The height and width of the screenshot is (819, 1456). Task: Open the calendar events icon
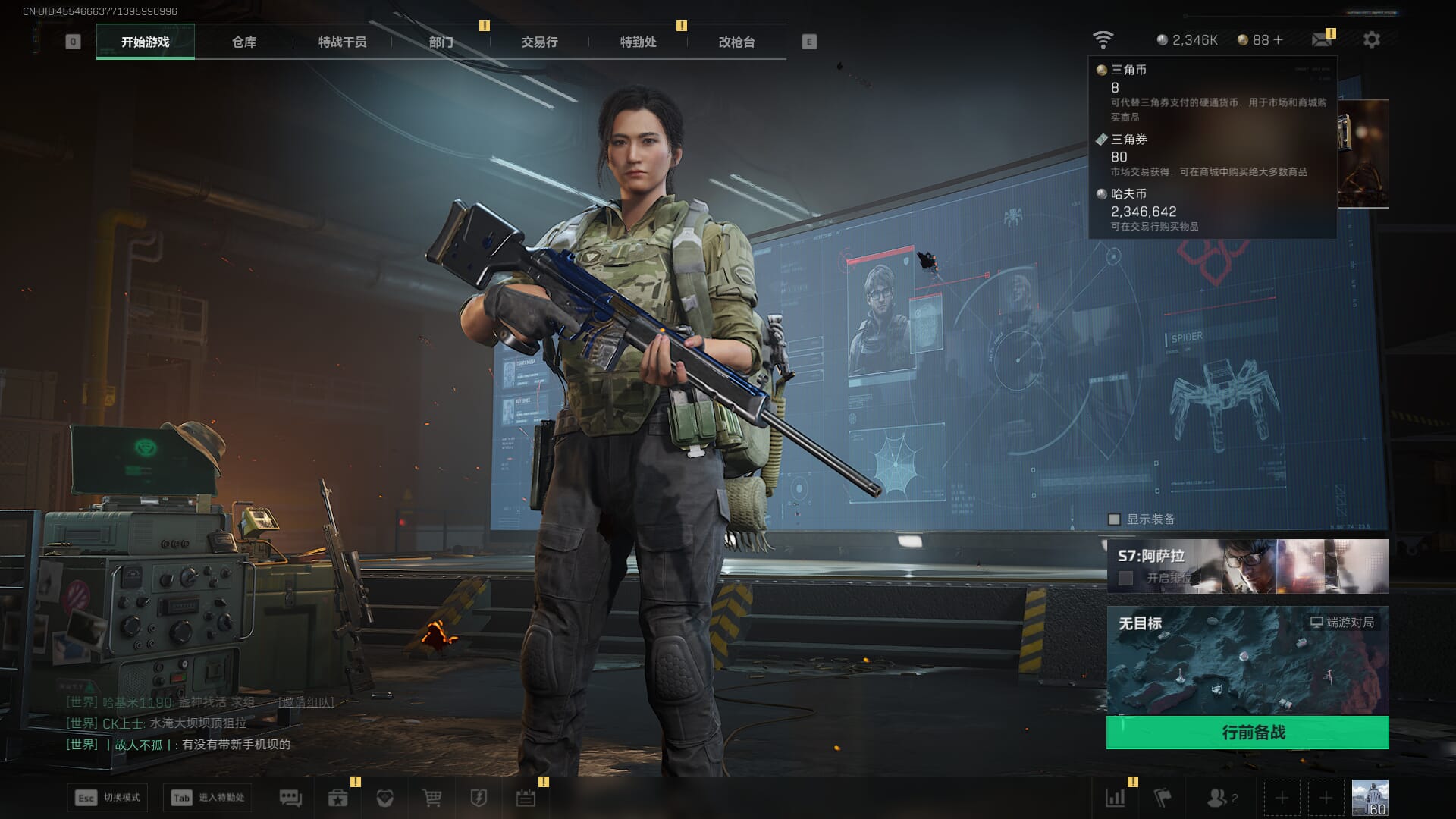pyautogui.click(x=526, y=798)
